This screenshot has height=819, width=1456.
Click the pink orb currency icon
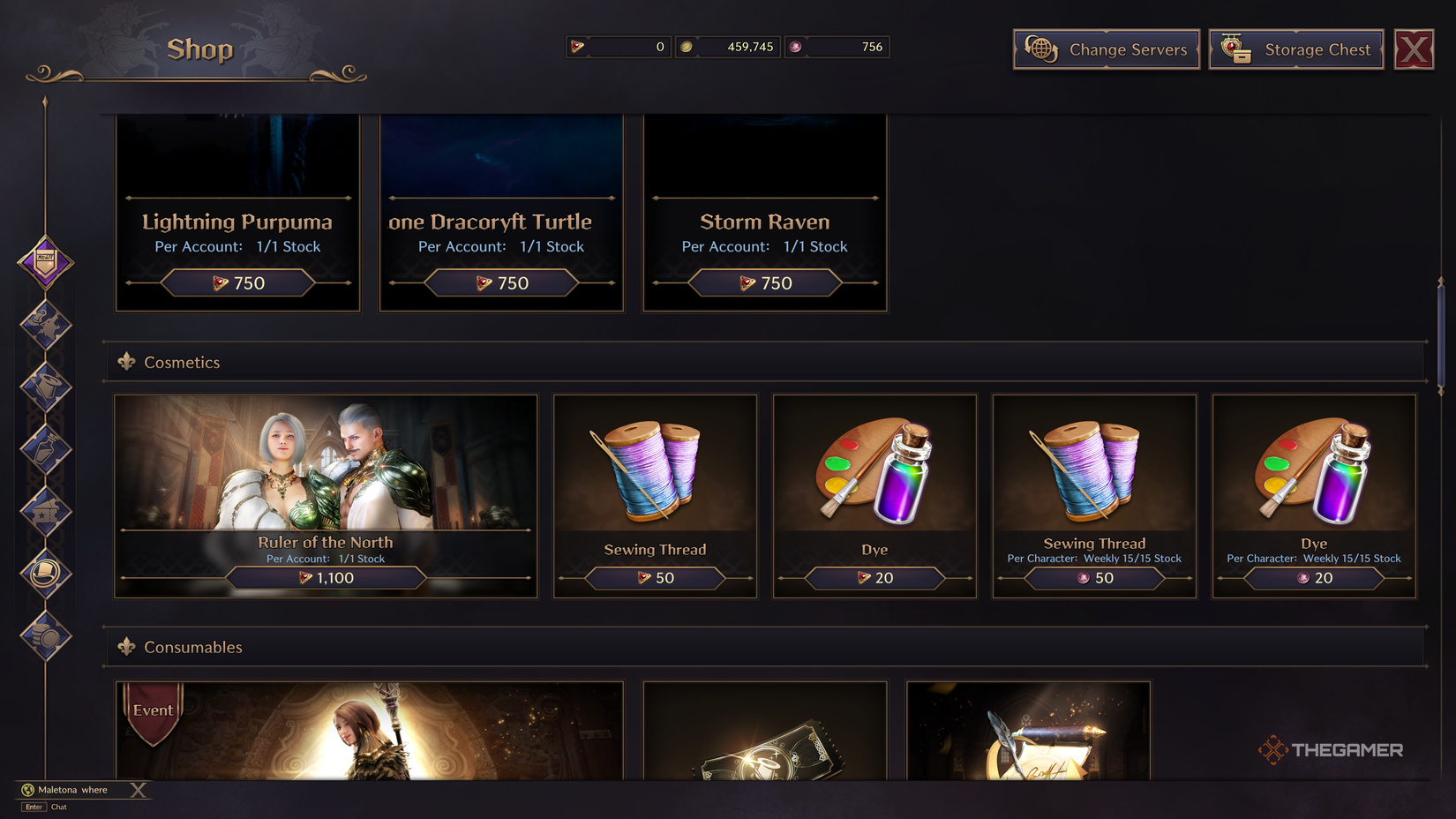[x=795, y=47]
